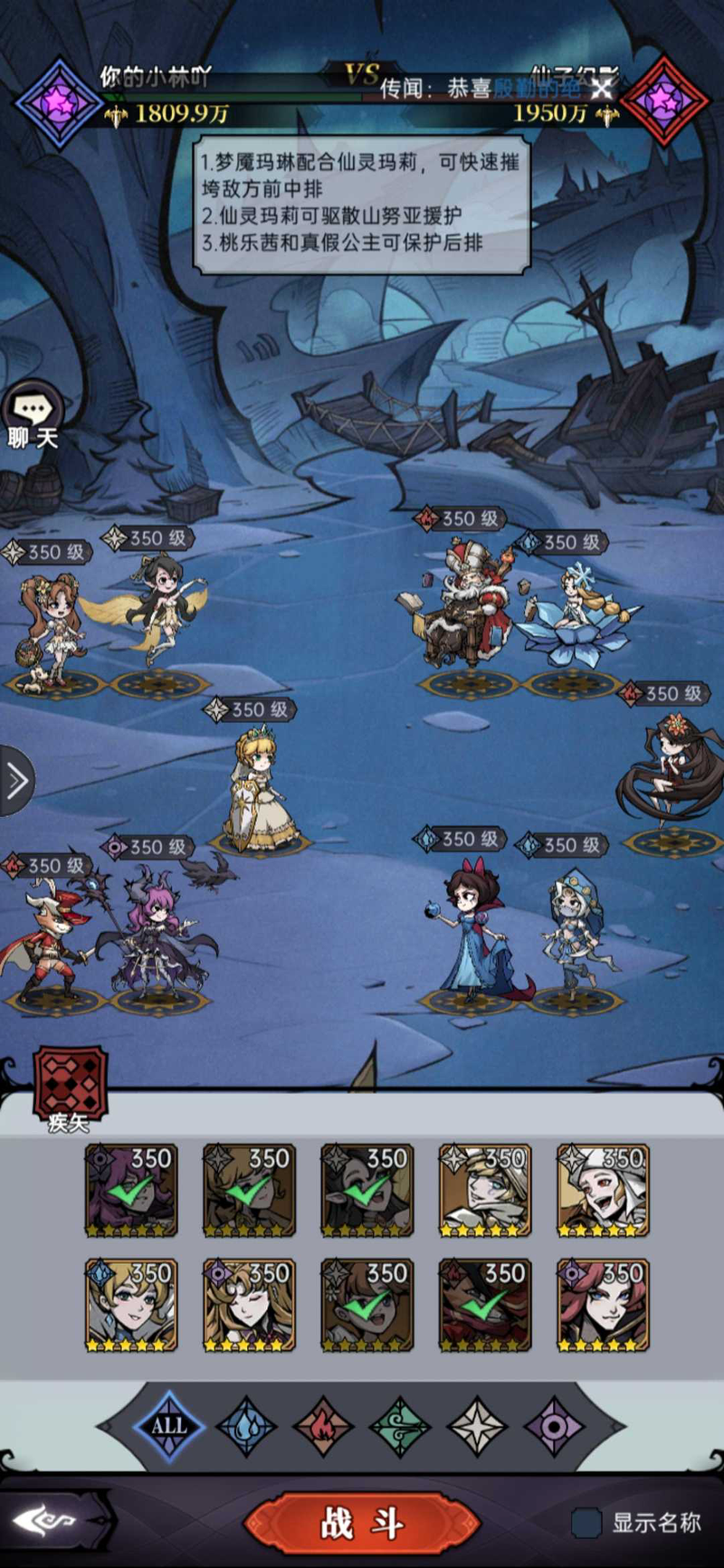724x1568 pixels.
Task: Open the 聊天 chat bubble
Action: coord(33,416)
